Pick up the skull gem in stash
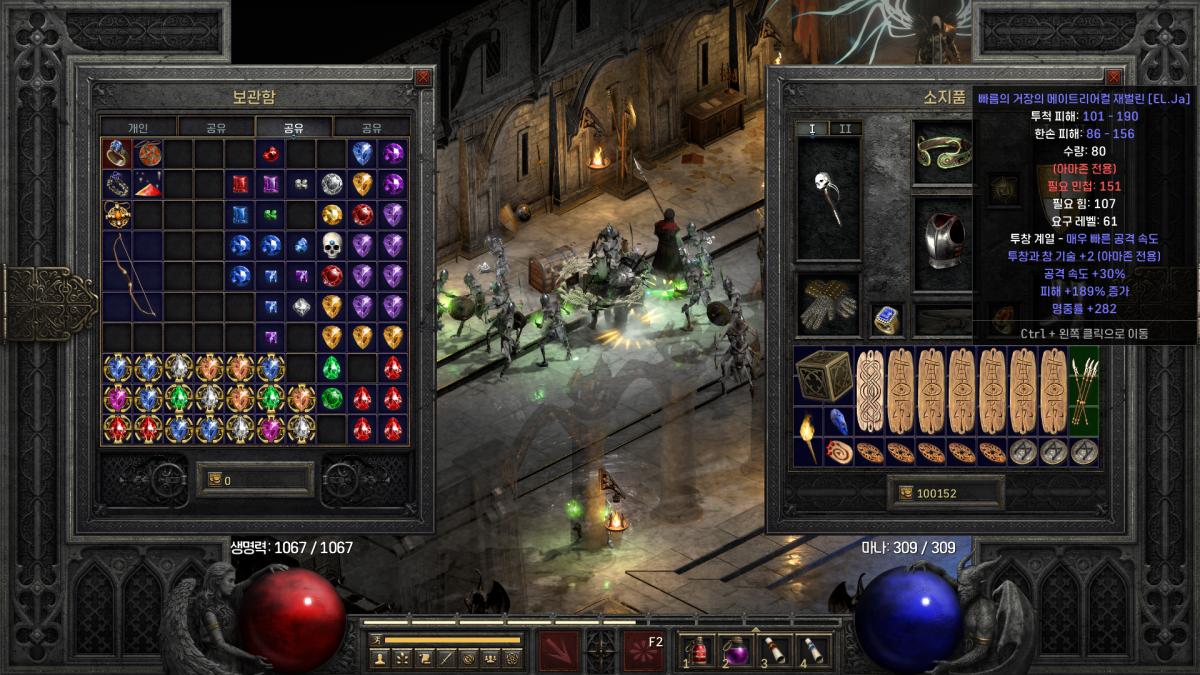Image resolution: width=1200 pixels, height=675 pixels. [x=332, y=244]
